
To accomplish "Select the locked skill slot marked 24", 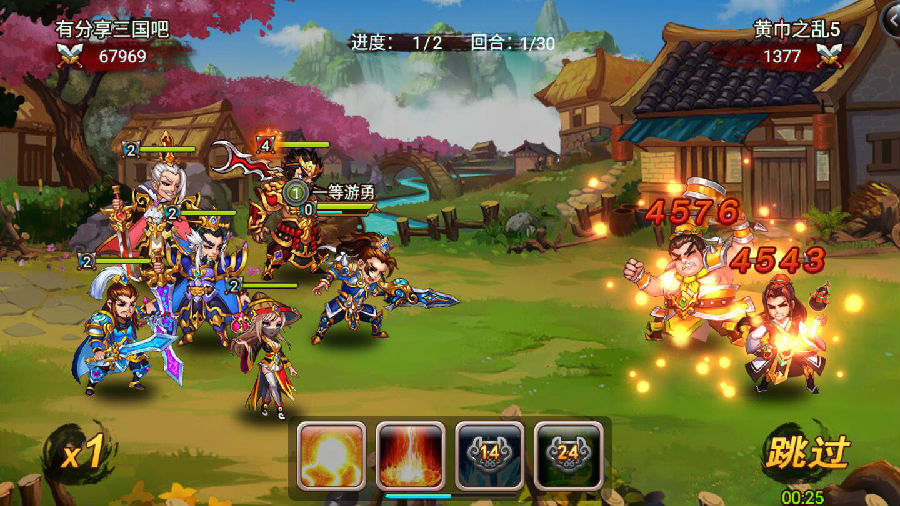I will tap(568, 455).
